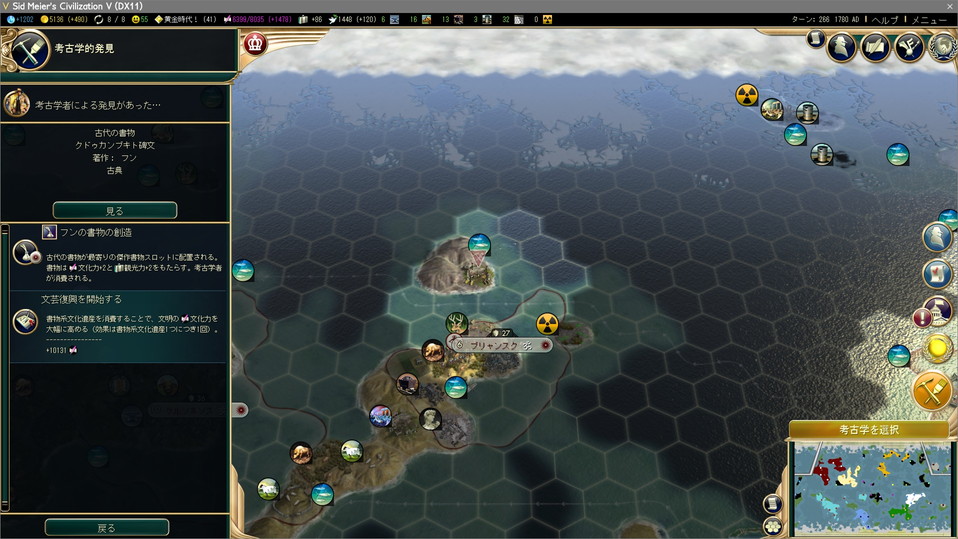Open the minimap options hex-cluster button

pyautogui.click(x=773, y=525)
